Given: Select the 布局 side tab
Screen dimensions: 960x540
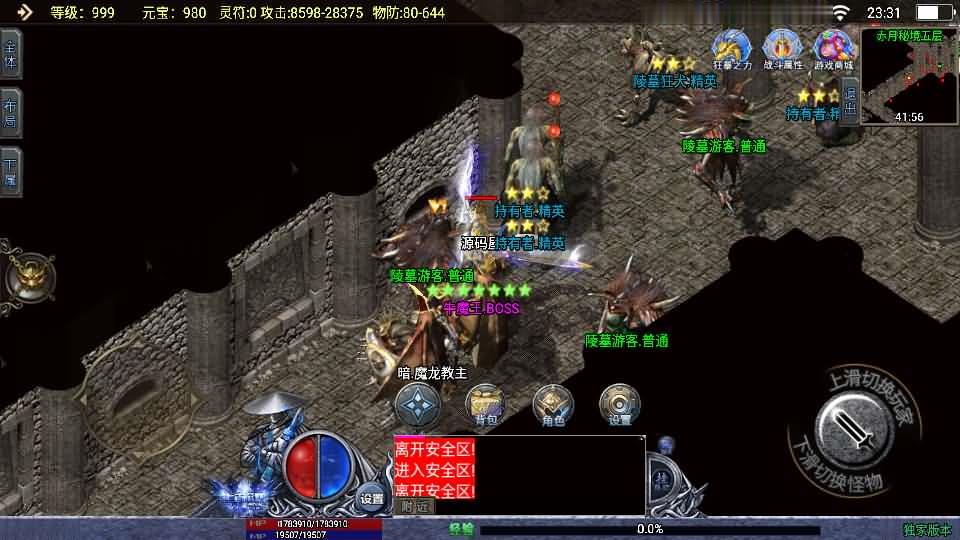Looking at the screenshot, I should tap(11, 113).
